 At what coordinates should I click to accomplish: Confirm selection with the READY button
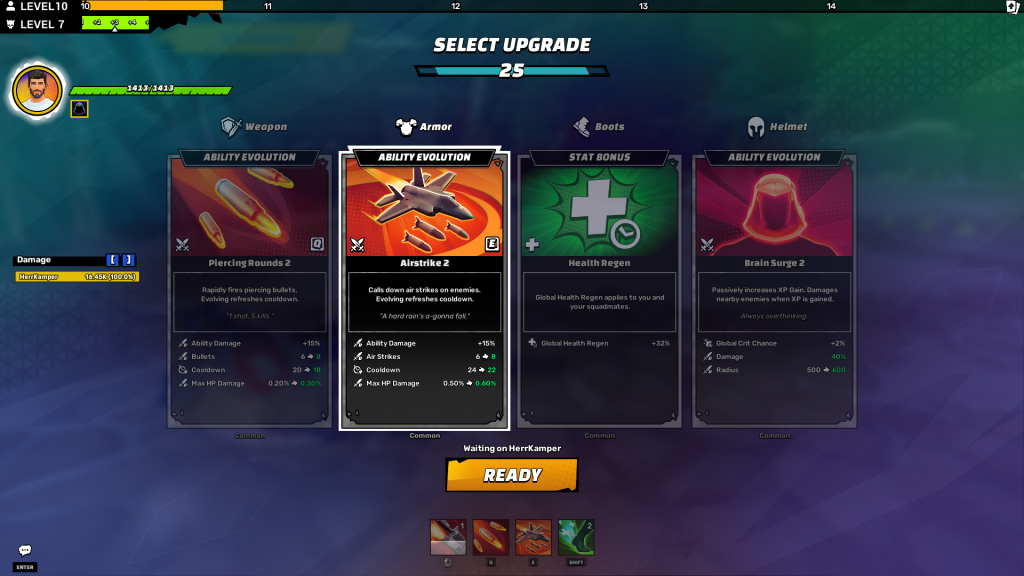(x=512, y=475)
